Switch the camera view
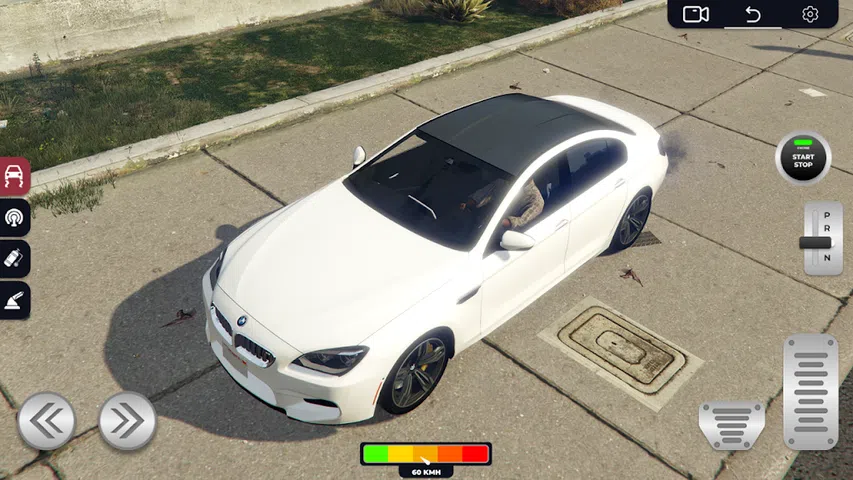853x480 pixels. pyautogui.click(x=695, y=14)
